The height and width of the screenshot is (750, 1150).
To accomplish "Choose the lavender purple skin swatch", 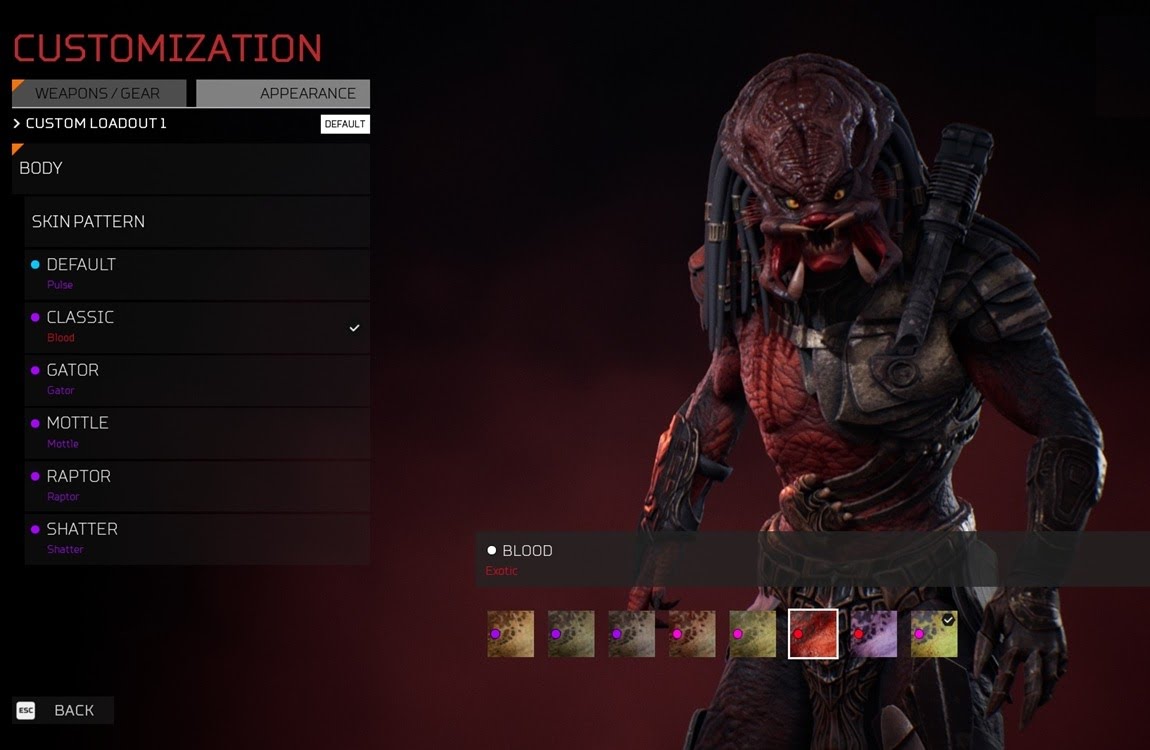I will [x=874, y=634].
